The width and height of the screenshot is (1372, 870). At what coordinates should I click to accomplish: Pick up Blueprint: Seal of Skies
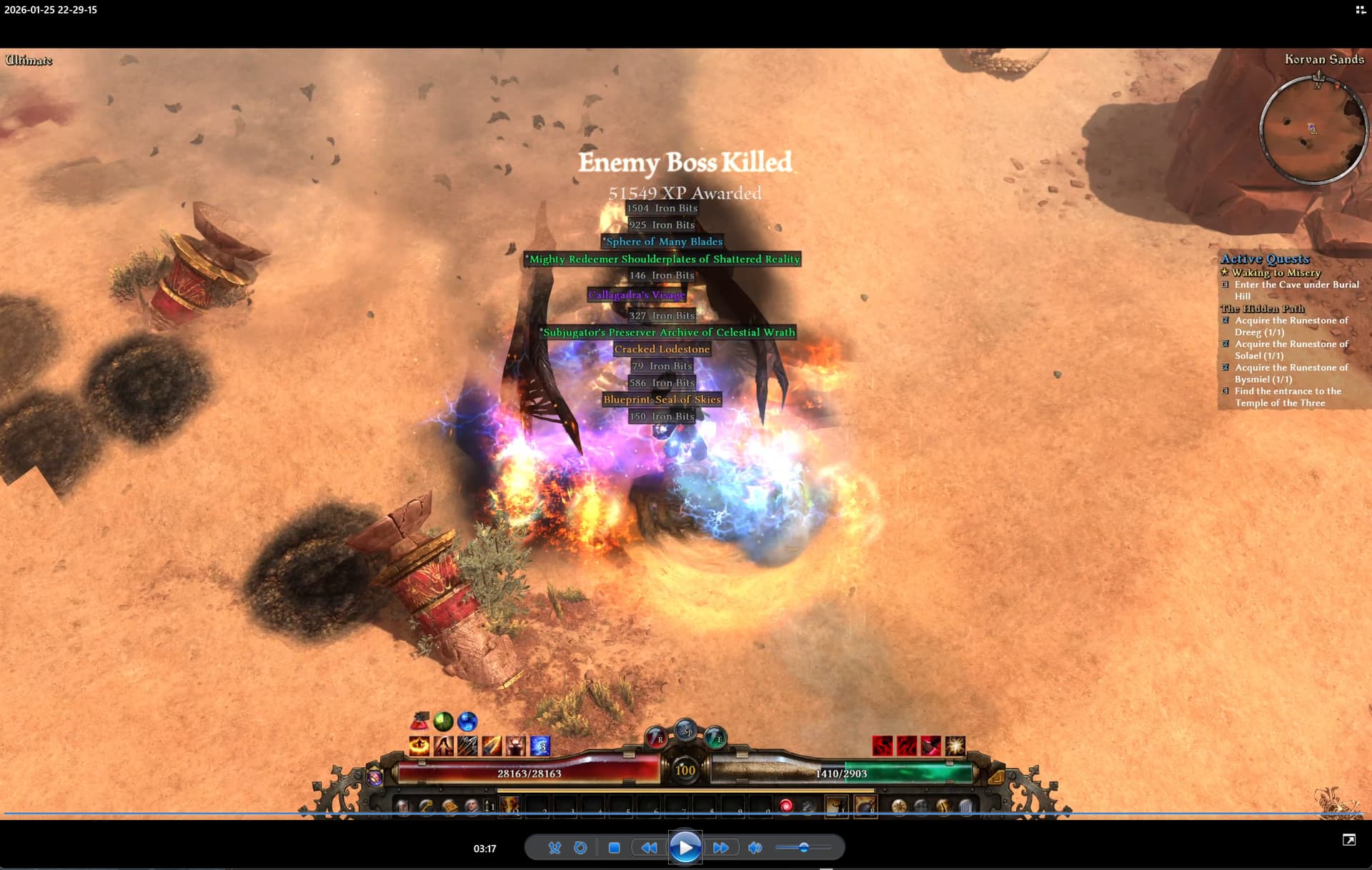(662, 400)
